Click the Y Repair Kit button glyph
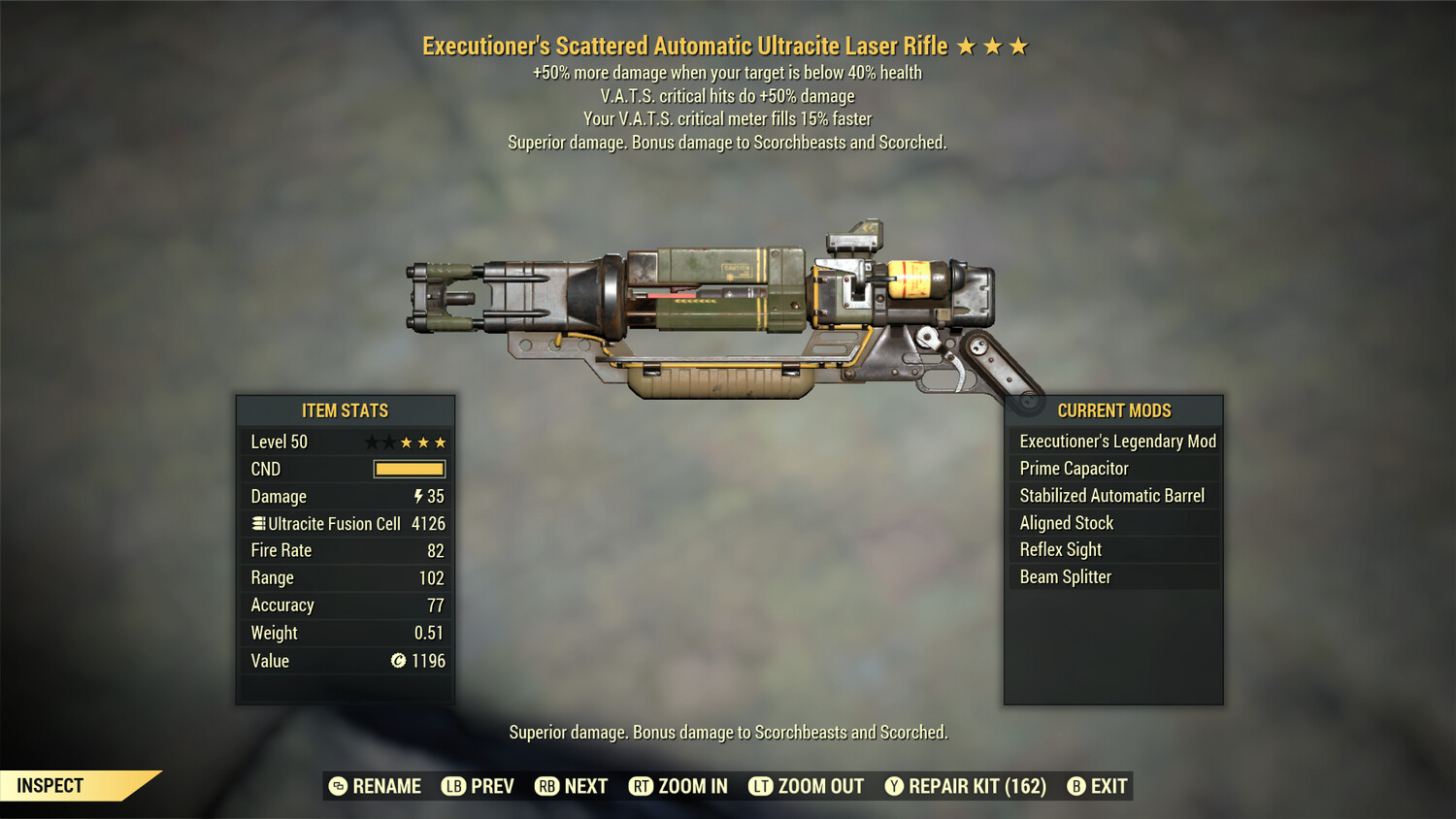This screenshot has height=819, width=1456. click(x=893, y=786)
